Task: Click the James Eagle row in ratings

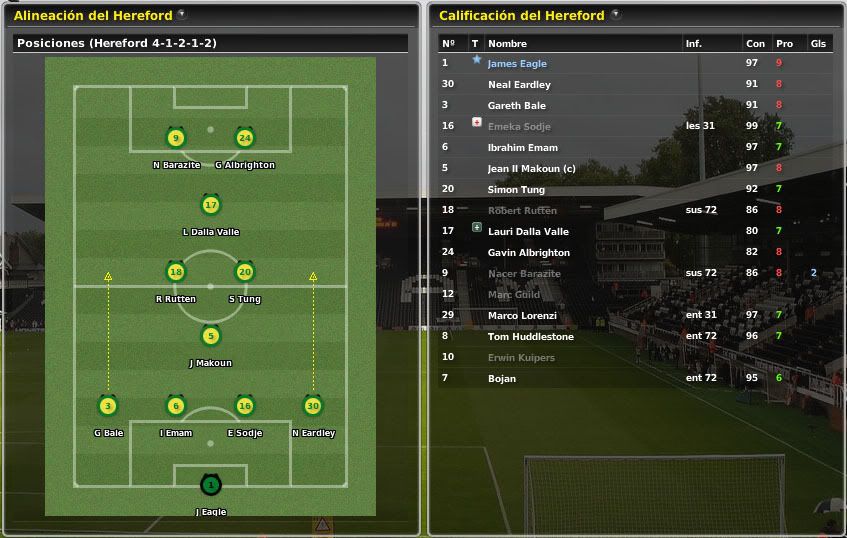Action: point(517,63)
